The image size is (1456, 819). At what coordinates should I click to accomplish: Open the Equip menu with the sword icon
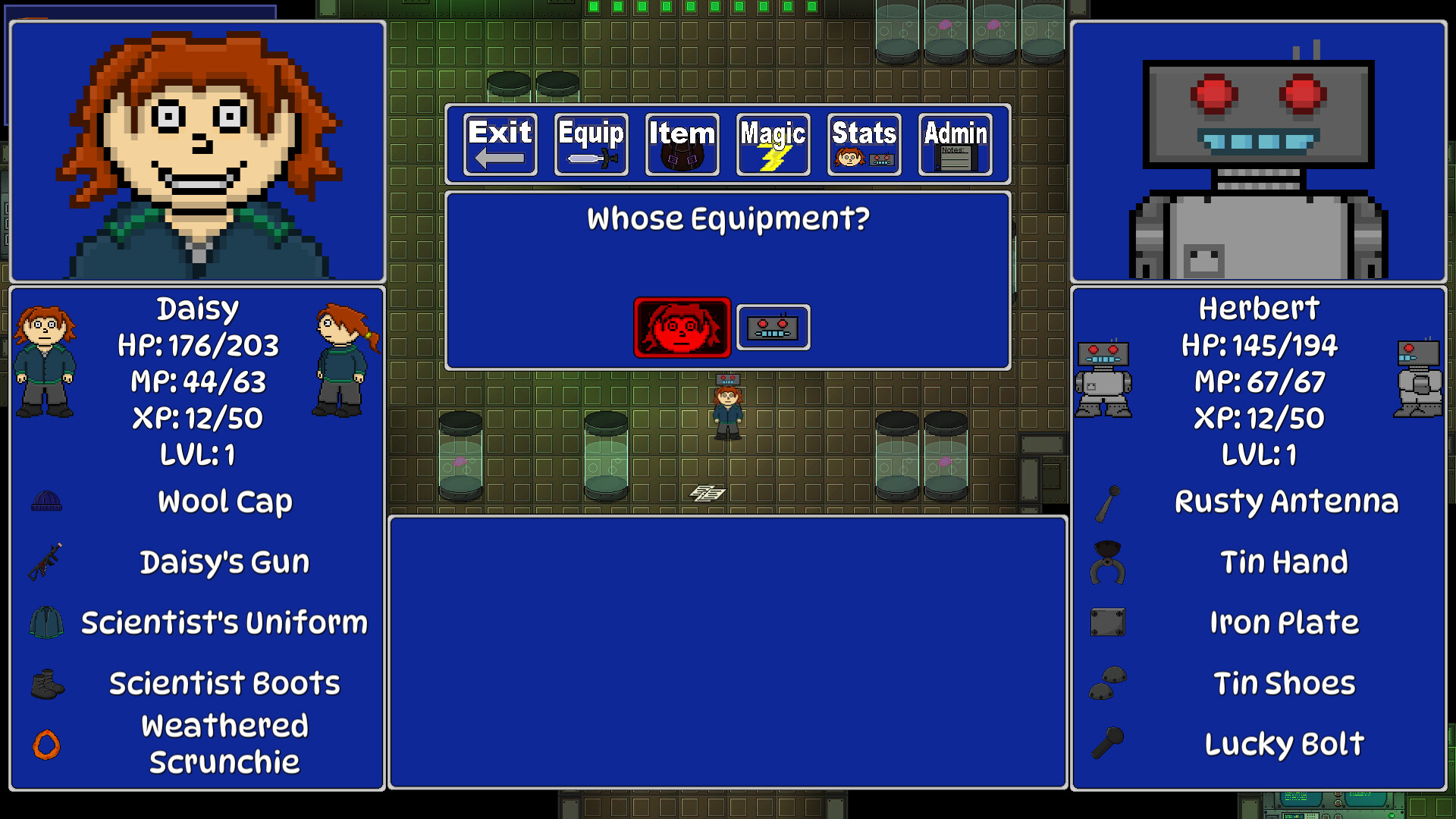591,144
